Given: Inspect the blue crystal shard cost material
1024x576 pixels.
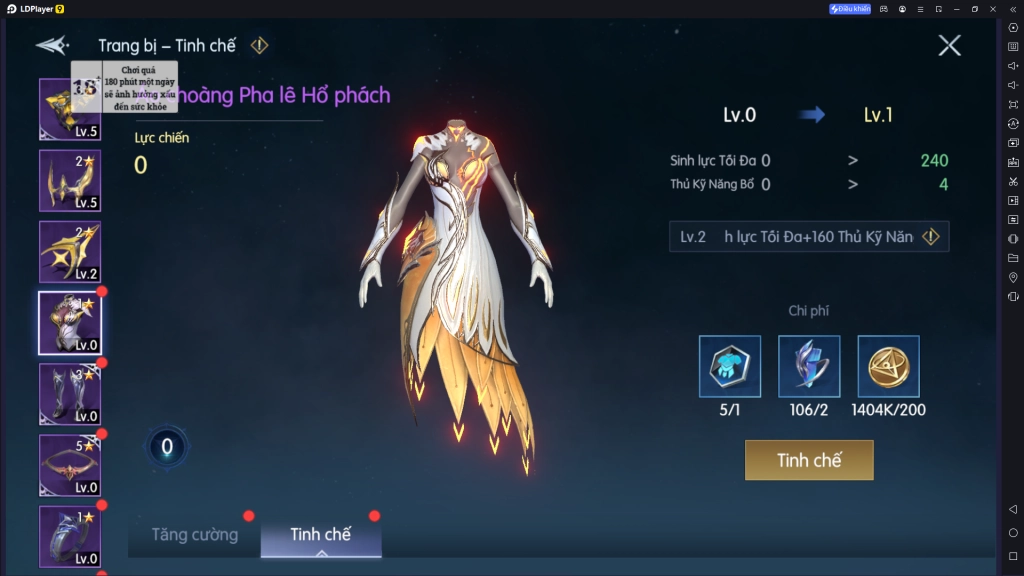Looking at the screenshot, I should (809, 366).
